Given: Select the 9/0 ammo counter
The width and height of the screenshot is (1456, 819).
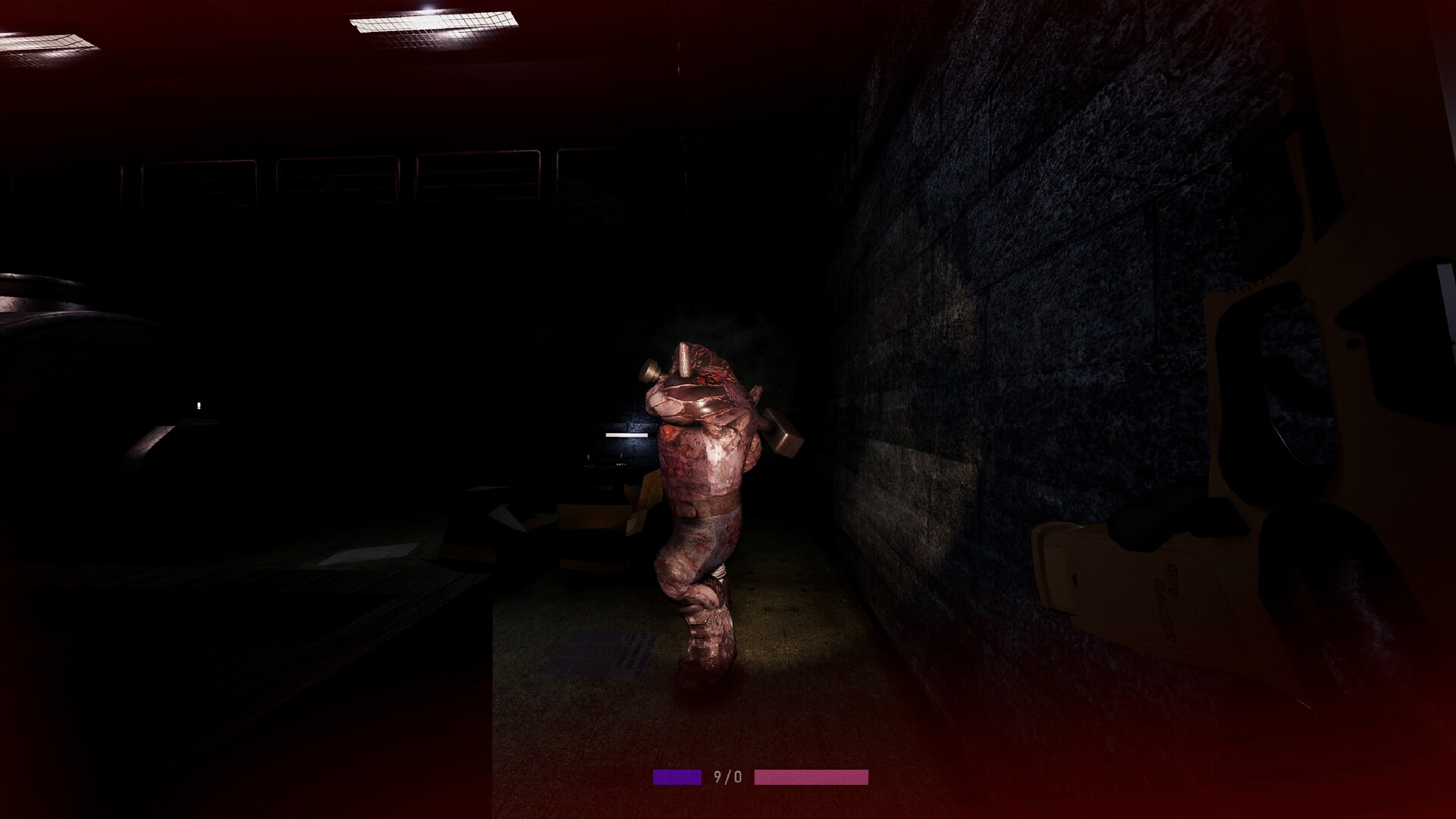Looking at the screenshot, I should 728,775.
